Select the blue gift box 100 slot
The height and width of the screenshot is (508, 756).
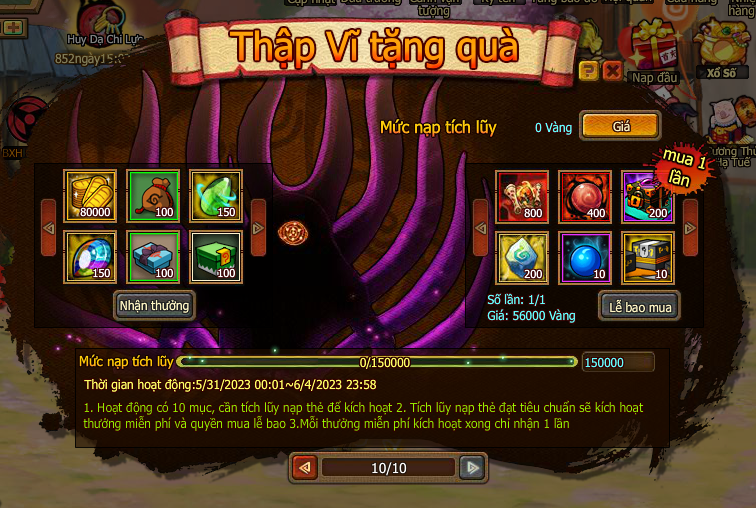153,257
